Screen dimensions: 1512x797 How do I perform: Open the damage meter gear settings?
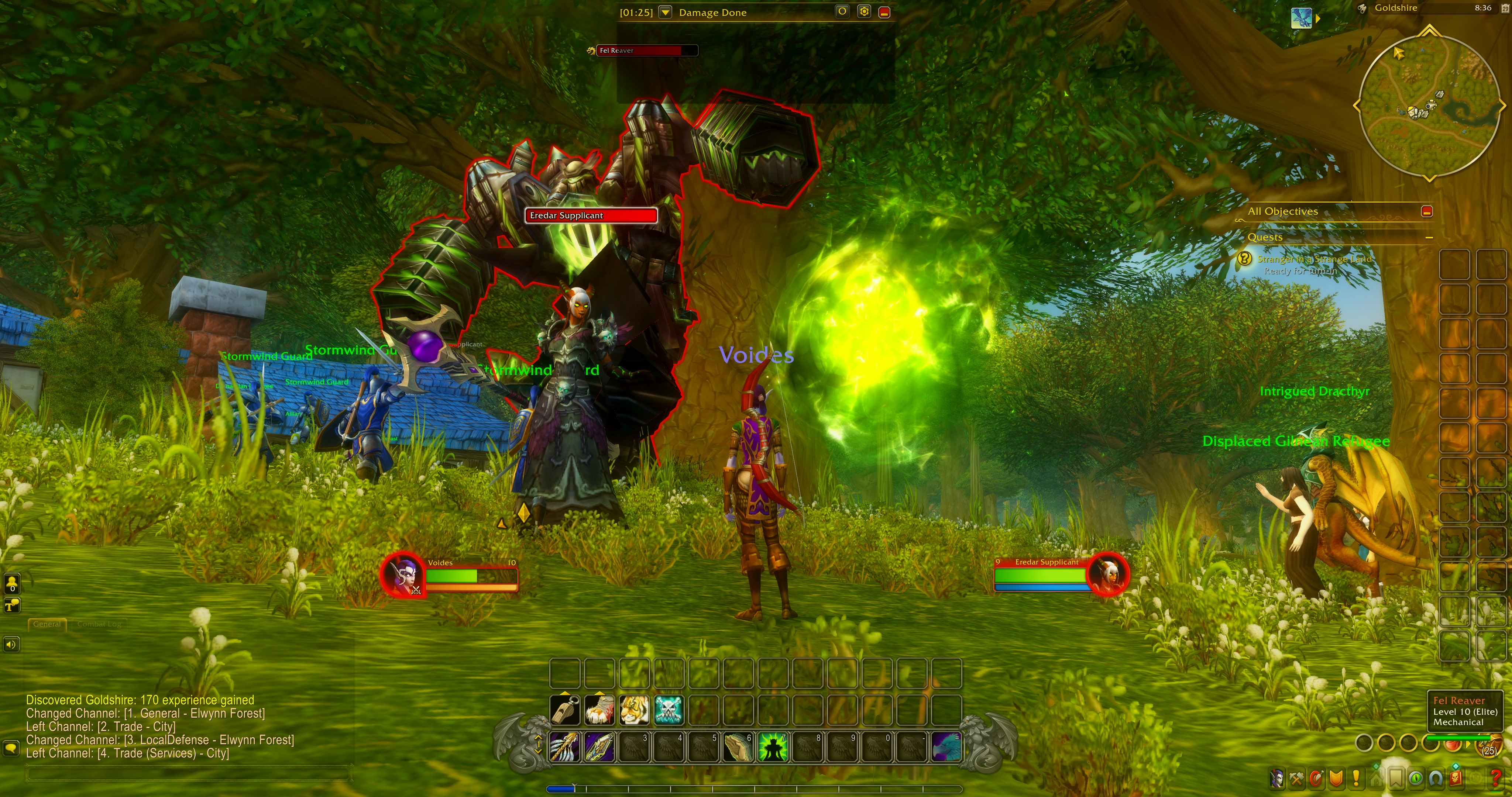pos(863,12)
